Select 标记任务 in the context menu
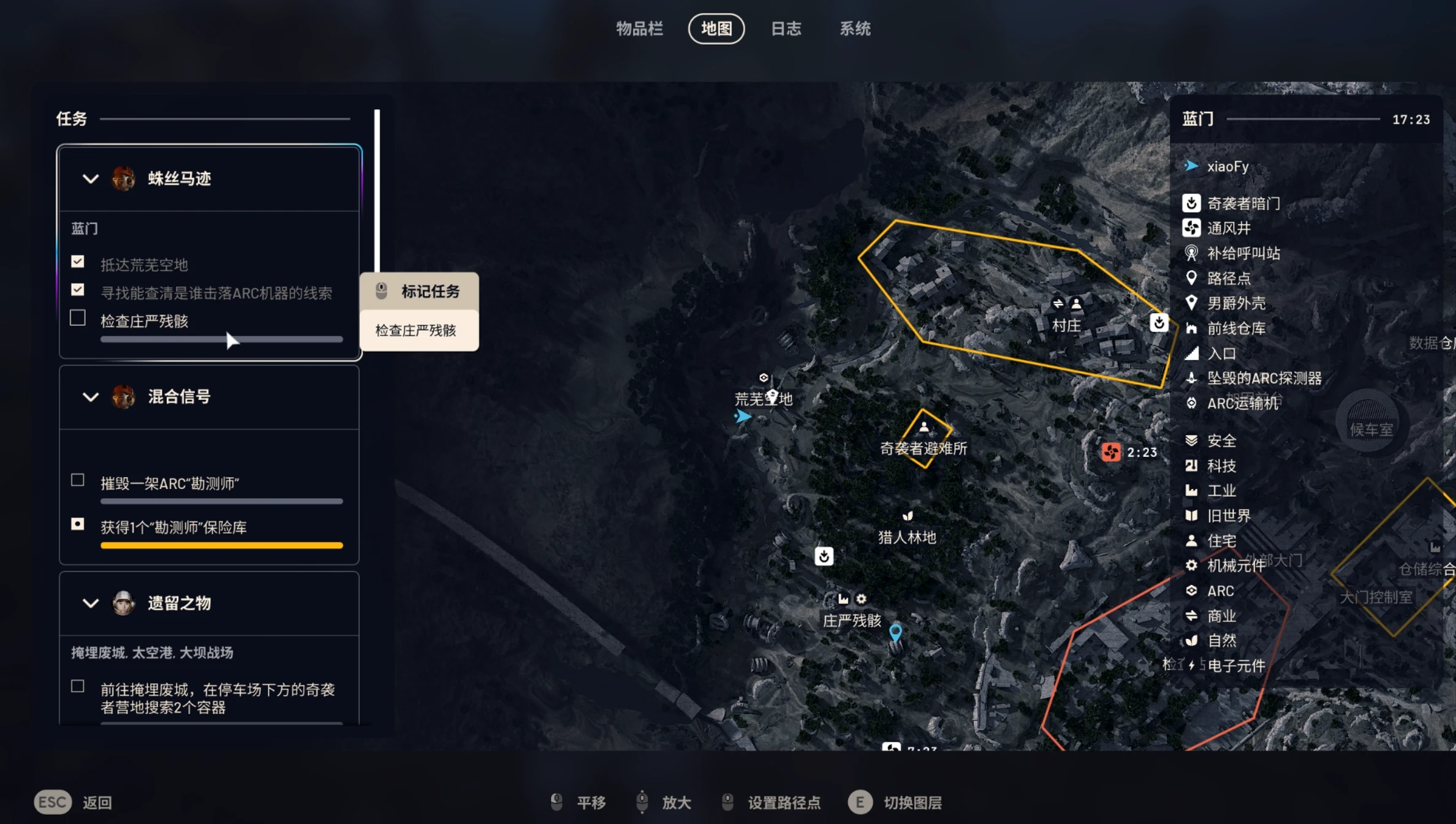The height and width of the screenshot is (824, 1456). click(x=419, y=291)
